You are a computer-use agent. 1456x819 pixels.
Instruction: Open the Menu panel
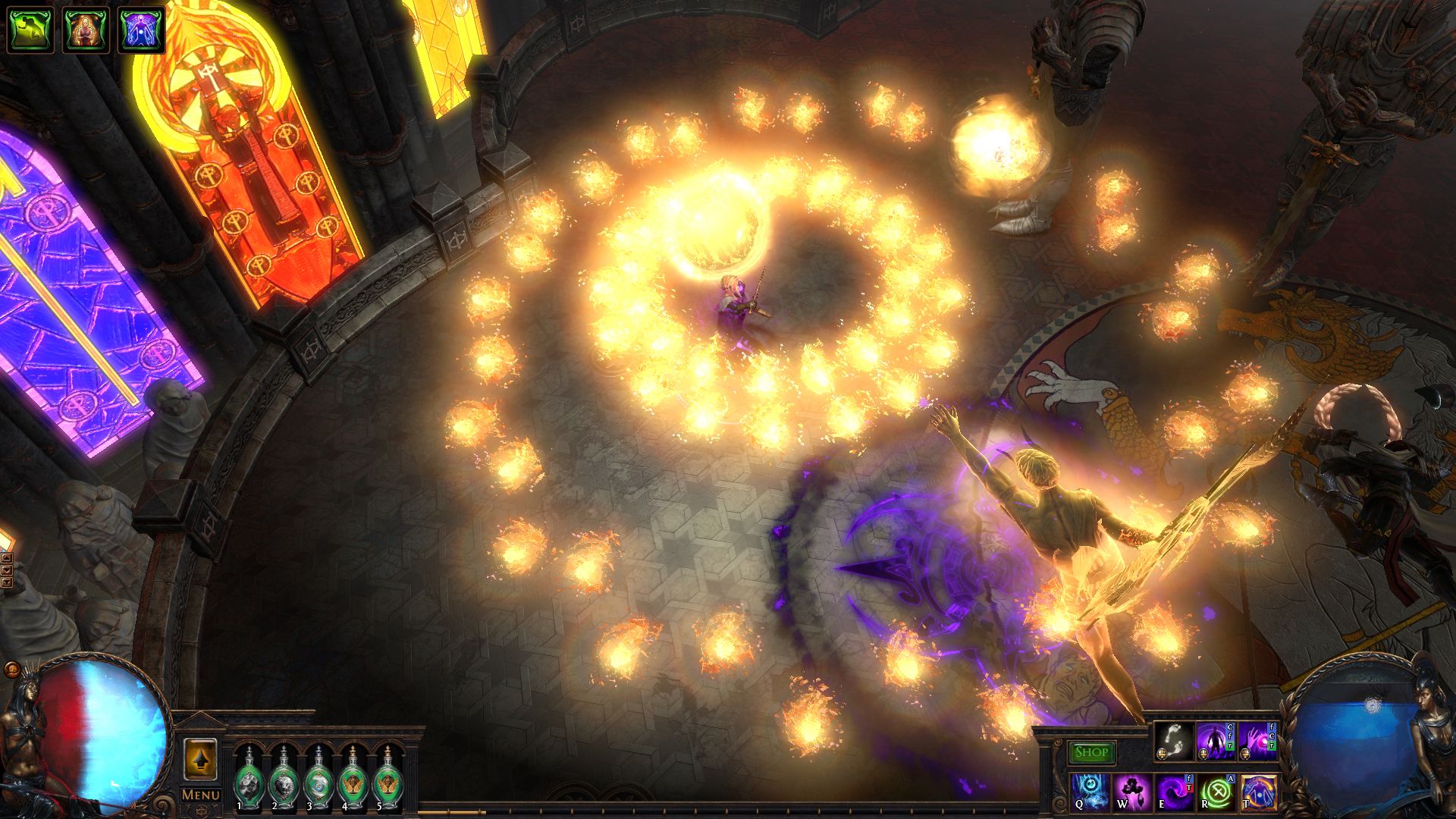(x=200, y=793)
